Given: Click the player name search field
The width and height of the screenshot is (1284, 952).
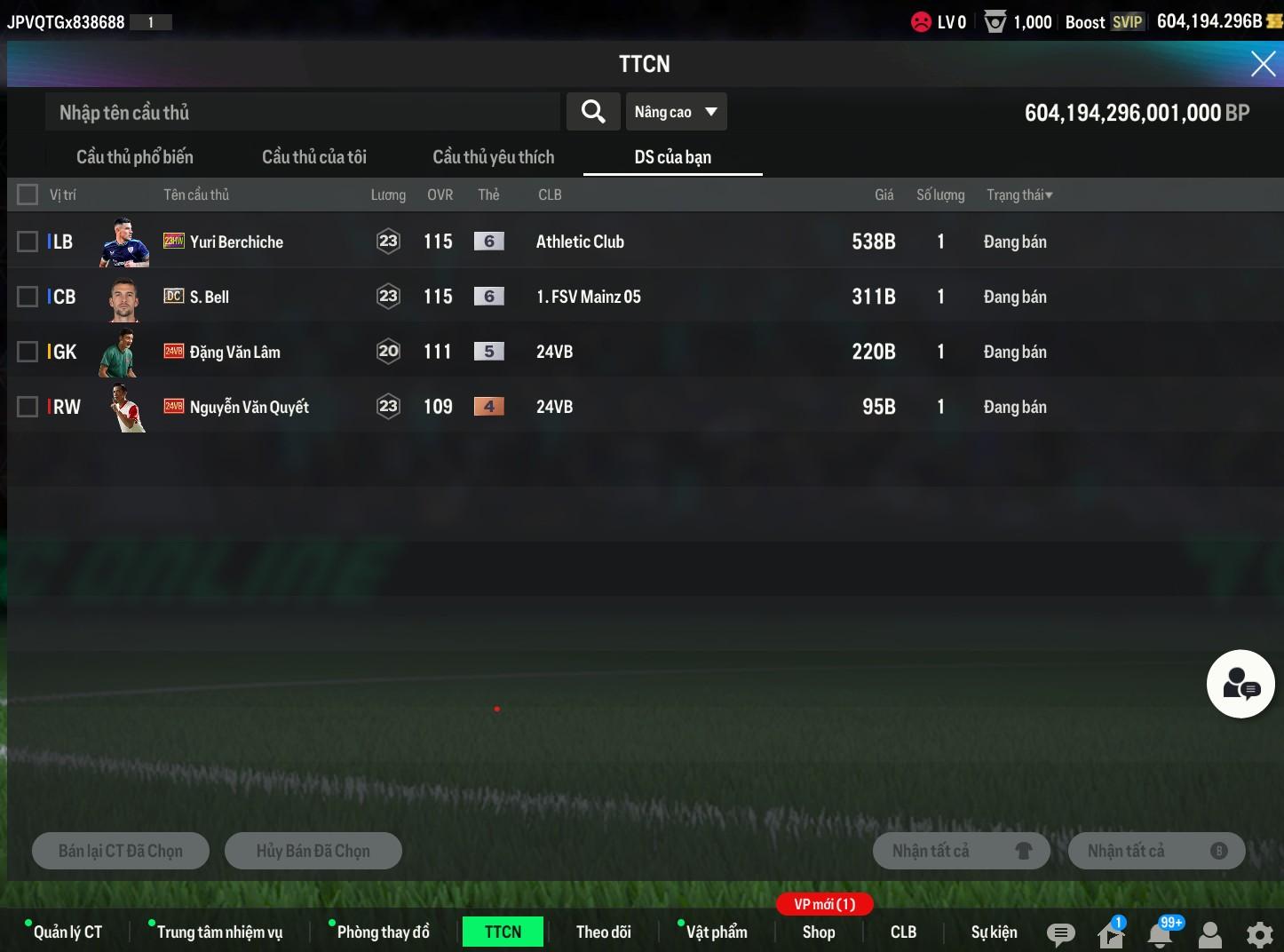Looking at the screenshot, I should pyautogui.click(x=302, y=113).
